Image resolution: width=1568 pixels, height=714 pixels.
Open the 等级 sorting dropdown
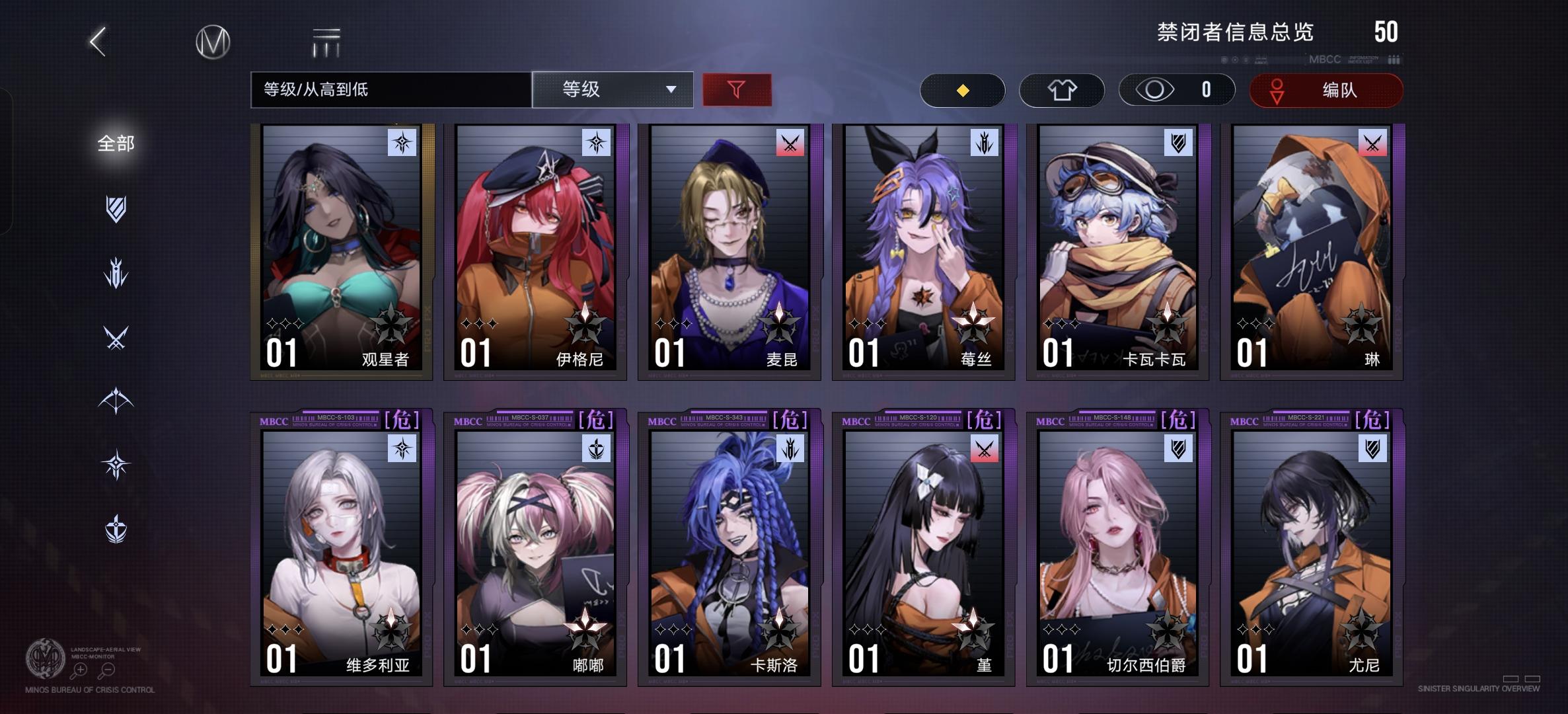coord(613,90)
